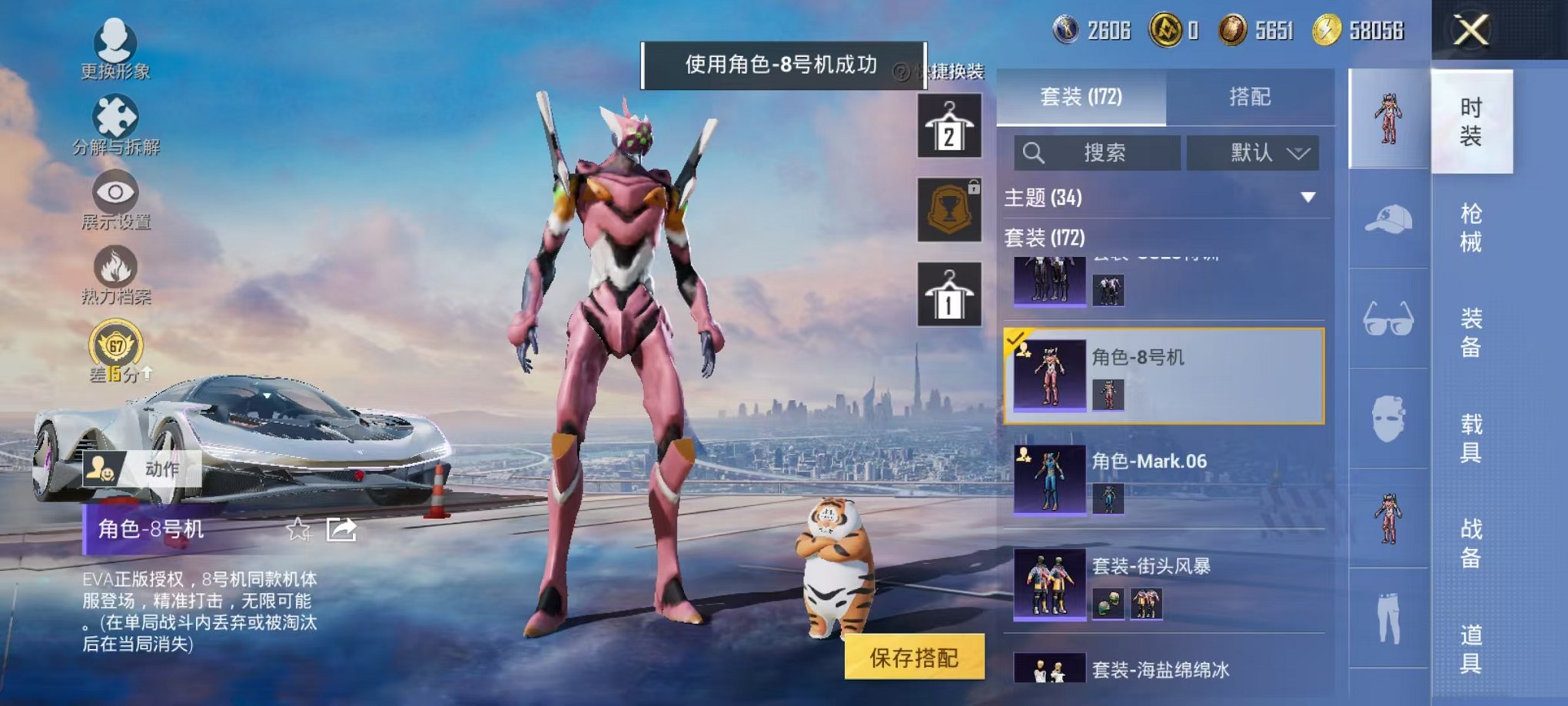Switch to the 搭配 tab
This screenshot has width=1568, height=706.
click(1250, 98)
